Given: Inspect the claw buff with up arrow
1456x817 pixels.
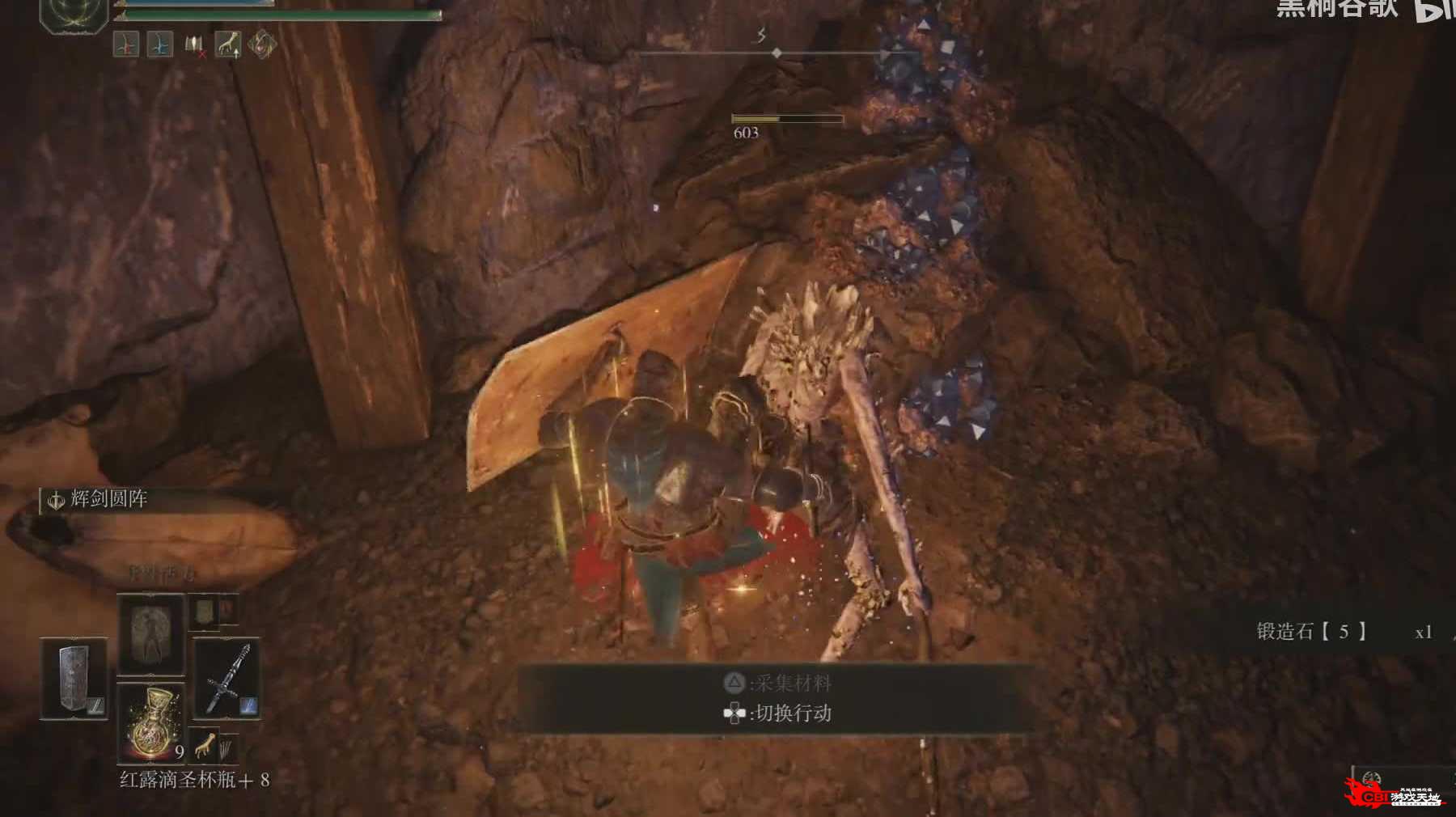Looking at the screenshot, I should pos(228,44).
